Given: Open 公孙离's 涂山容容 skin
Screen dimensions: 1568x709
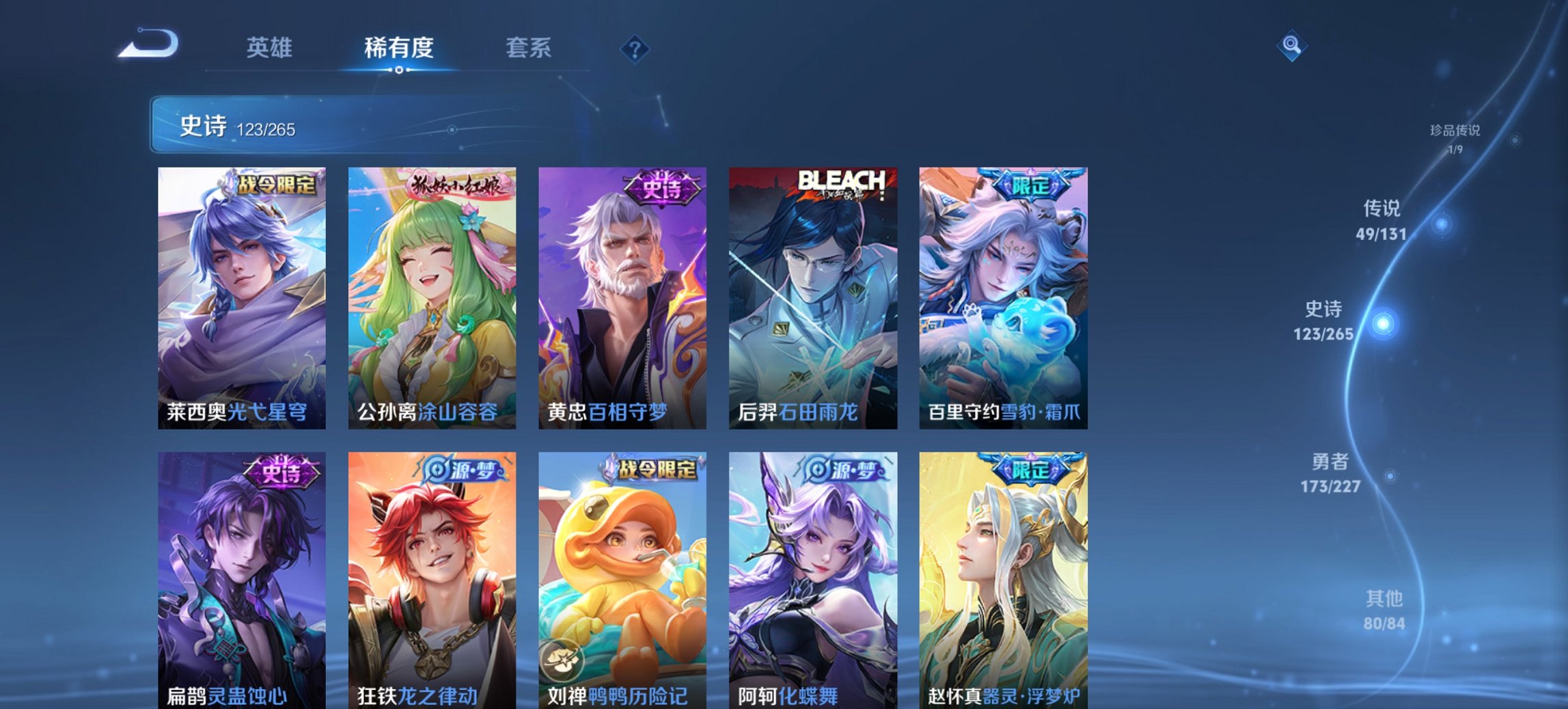Looking at the screenshot, I should coord(430,294).
